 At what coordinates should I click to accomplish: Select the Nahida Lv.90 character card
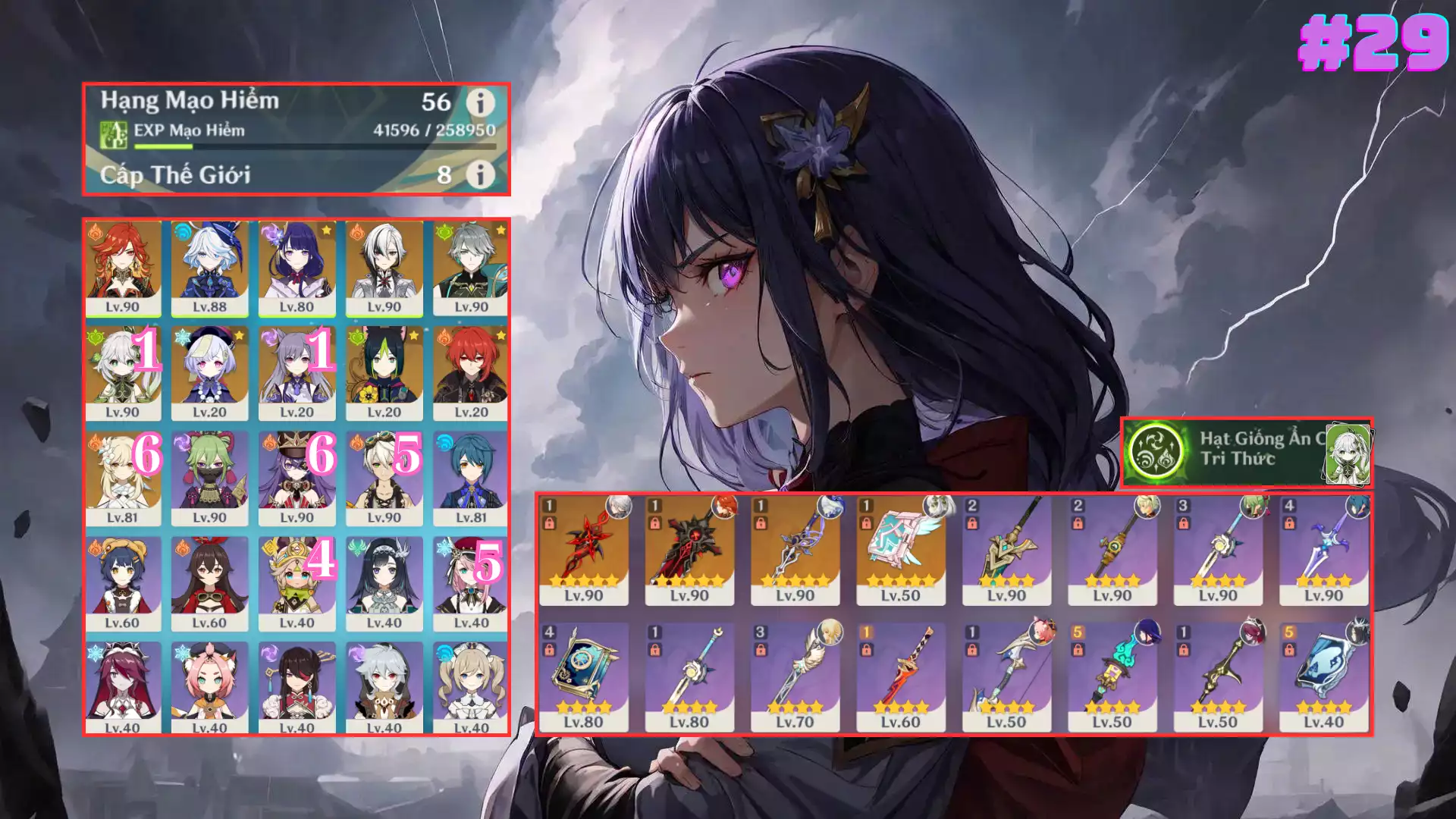[123, 373]
